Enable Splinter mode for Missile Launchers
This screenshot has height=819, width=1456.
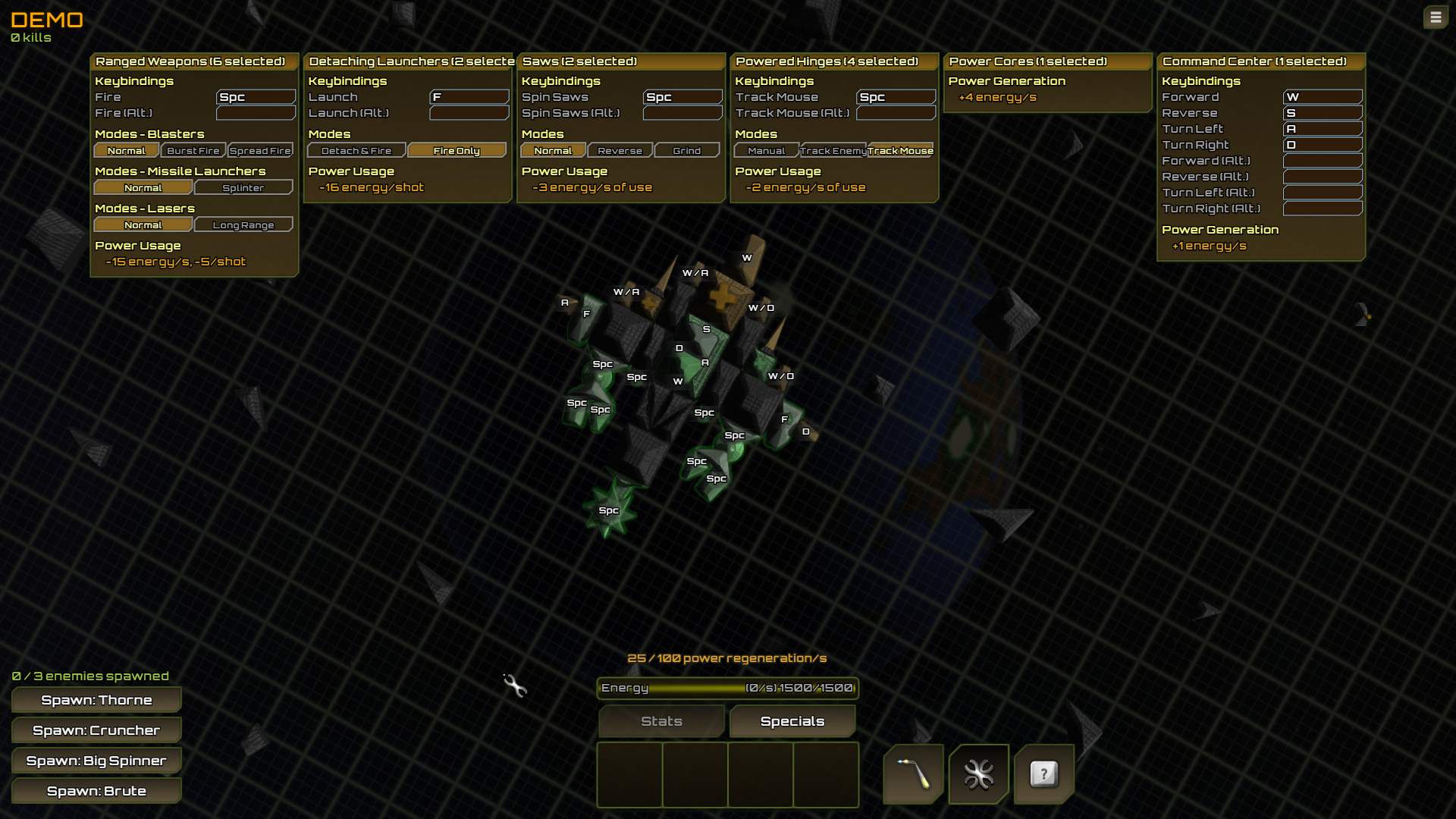coord(243,187)
